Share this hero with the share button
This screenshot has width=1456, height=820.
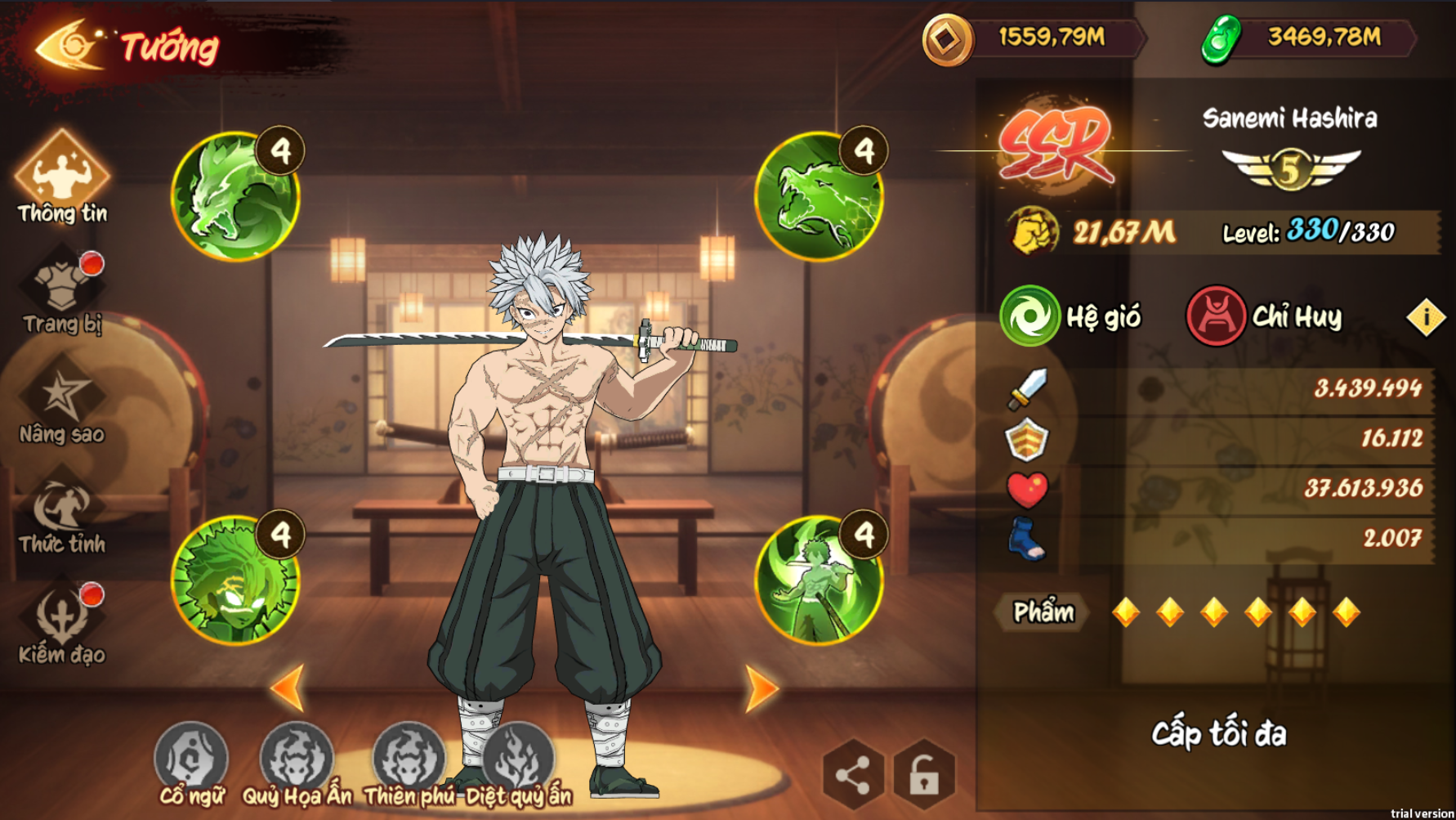[x=853, y=774]
